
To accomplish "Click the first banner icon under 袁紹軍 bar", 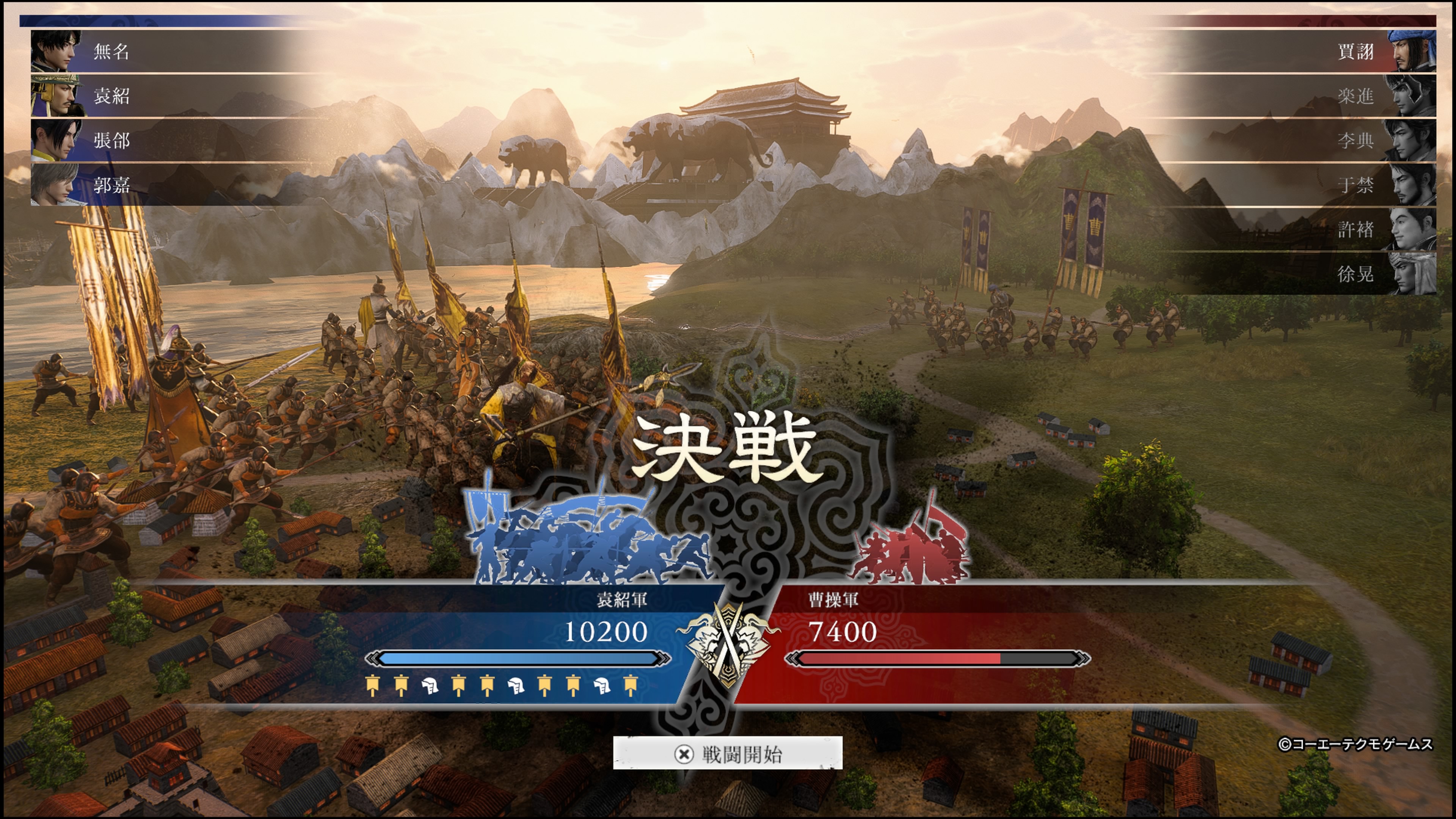I will (373, 687).
